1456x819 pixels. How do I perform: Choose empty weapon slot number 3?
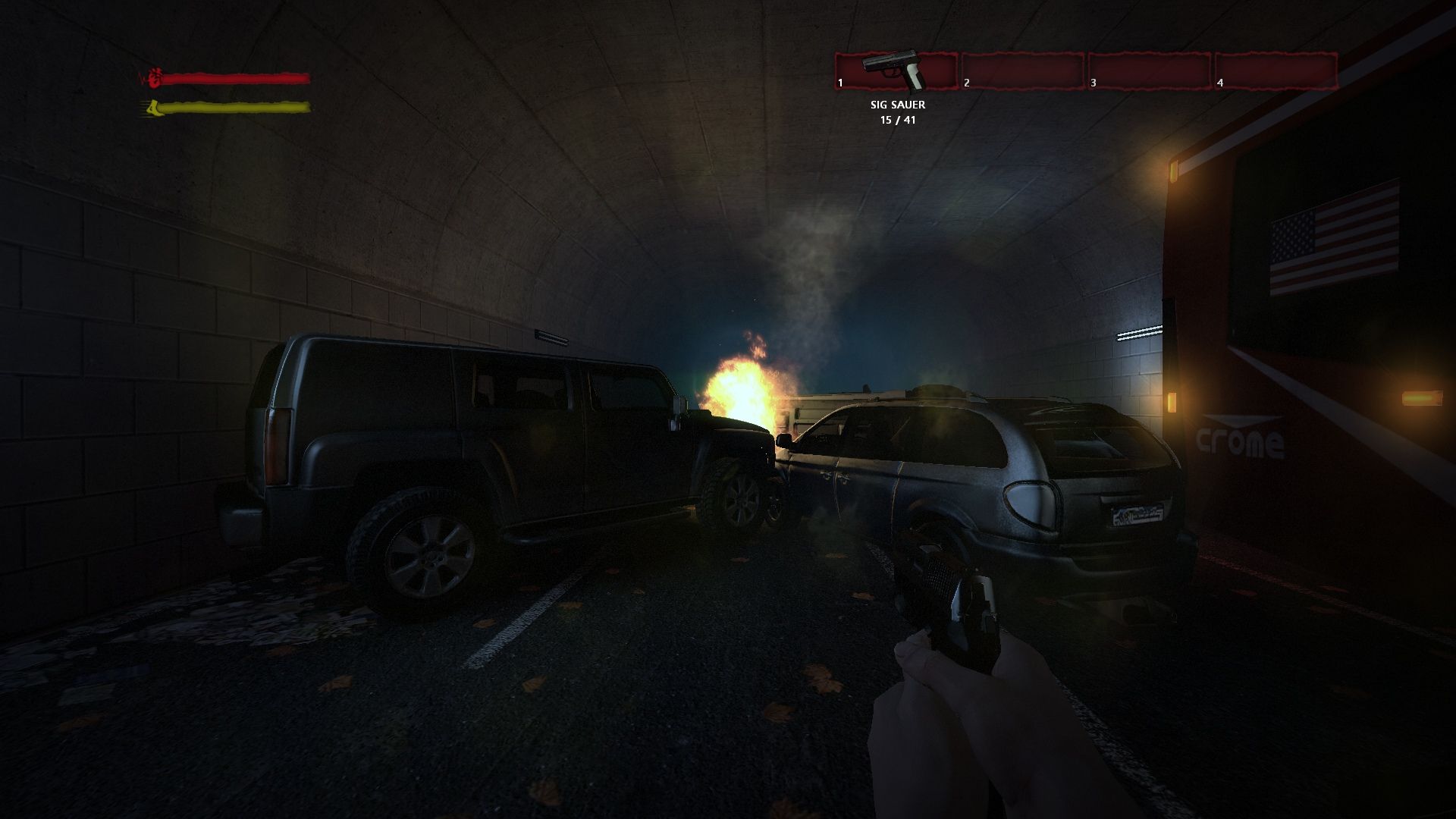tap(1150, 71)
